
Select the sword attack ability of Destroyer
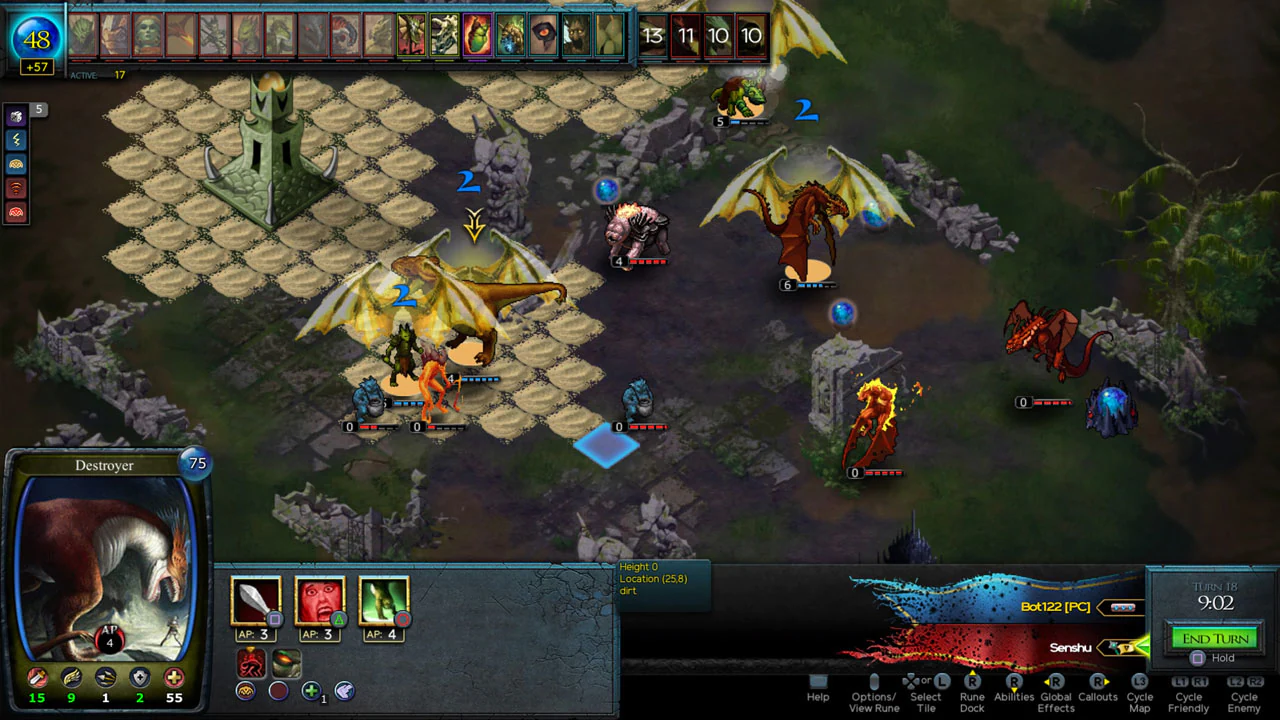tap(256, 600)
